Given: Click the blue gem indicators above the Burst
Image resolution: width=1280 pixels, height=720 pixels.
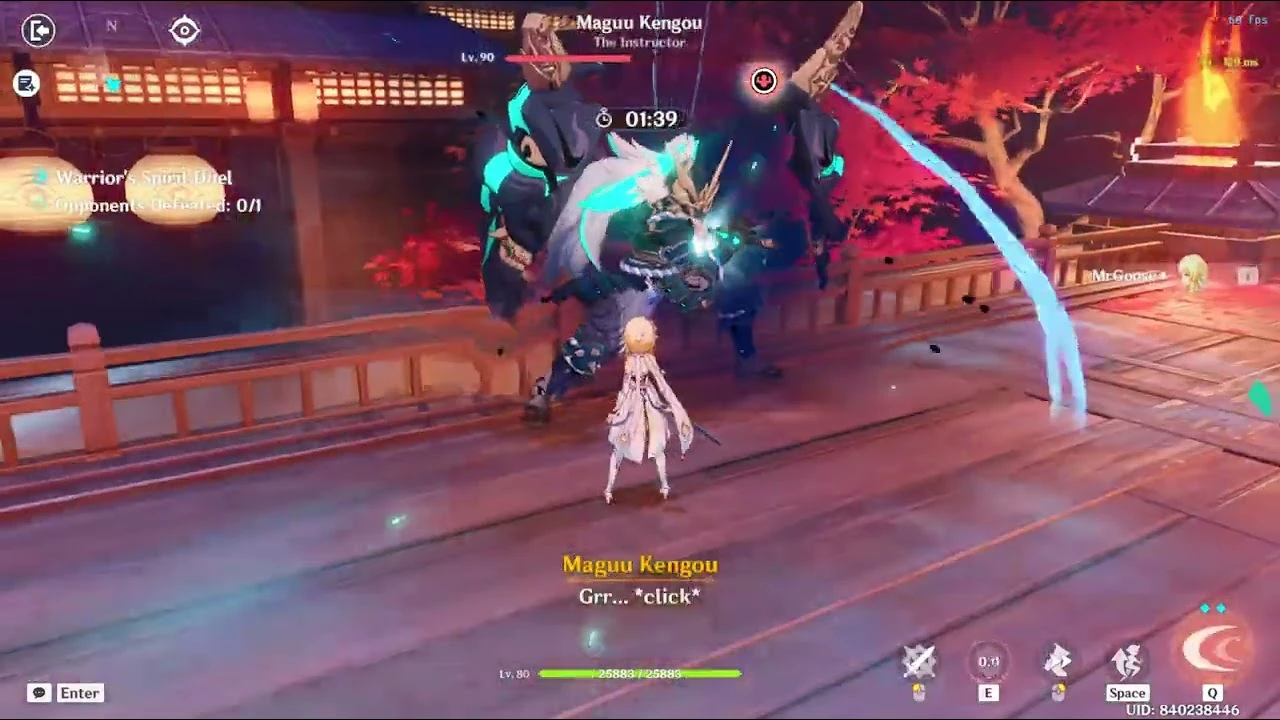Looking at the screenshot, I should (1212, 608).
